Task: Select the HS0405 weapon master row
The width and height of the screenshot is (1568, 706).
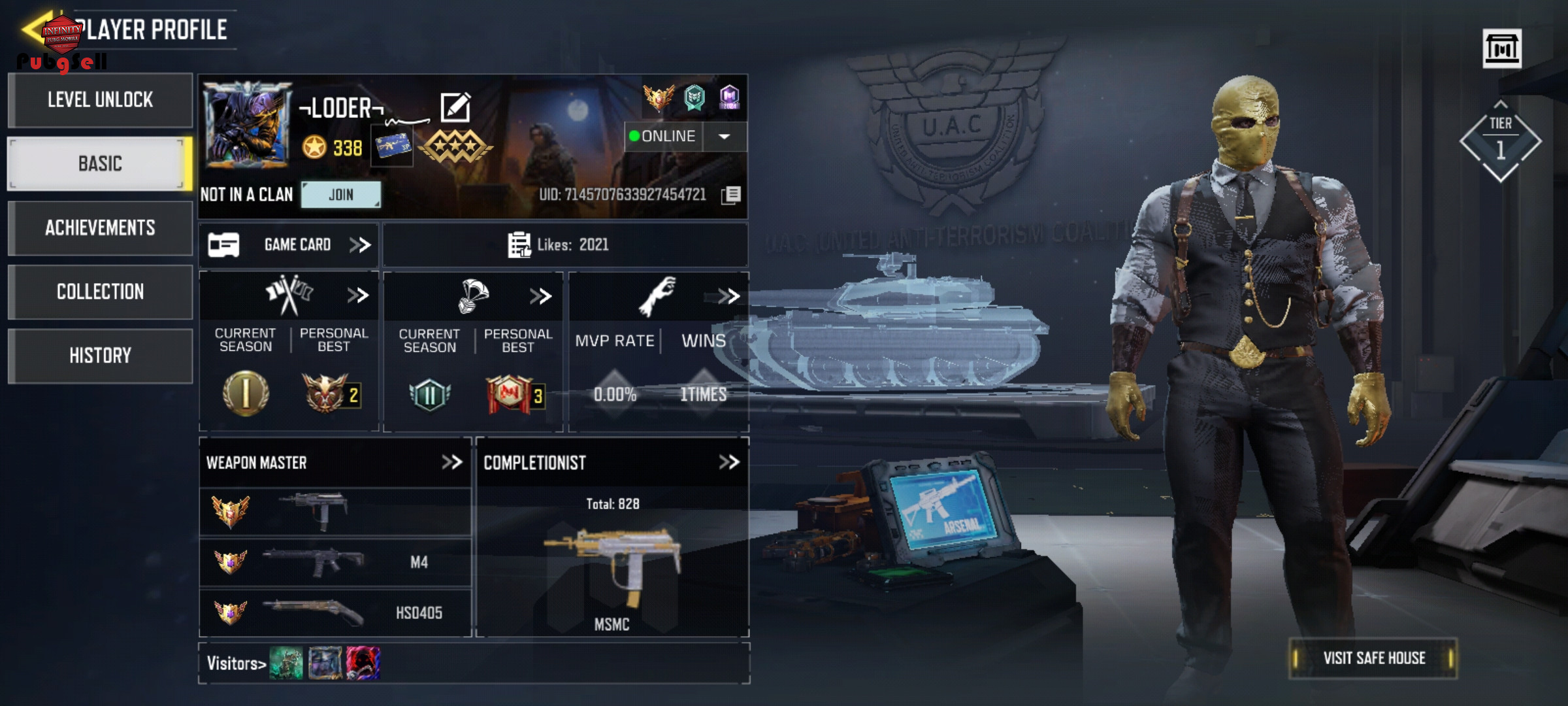Action: pyautogui.click(x=335, y=613)
